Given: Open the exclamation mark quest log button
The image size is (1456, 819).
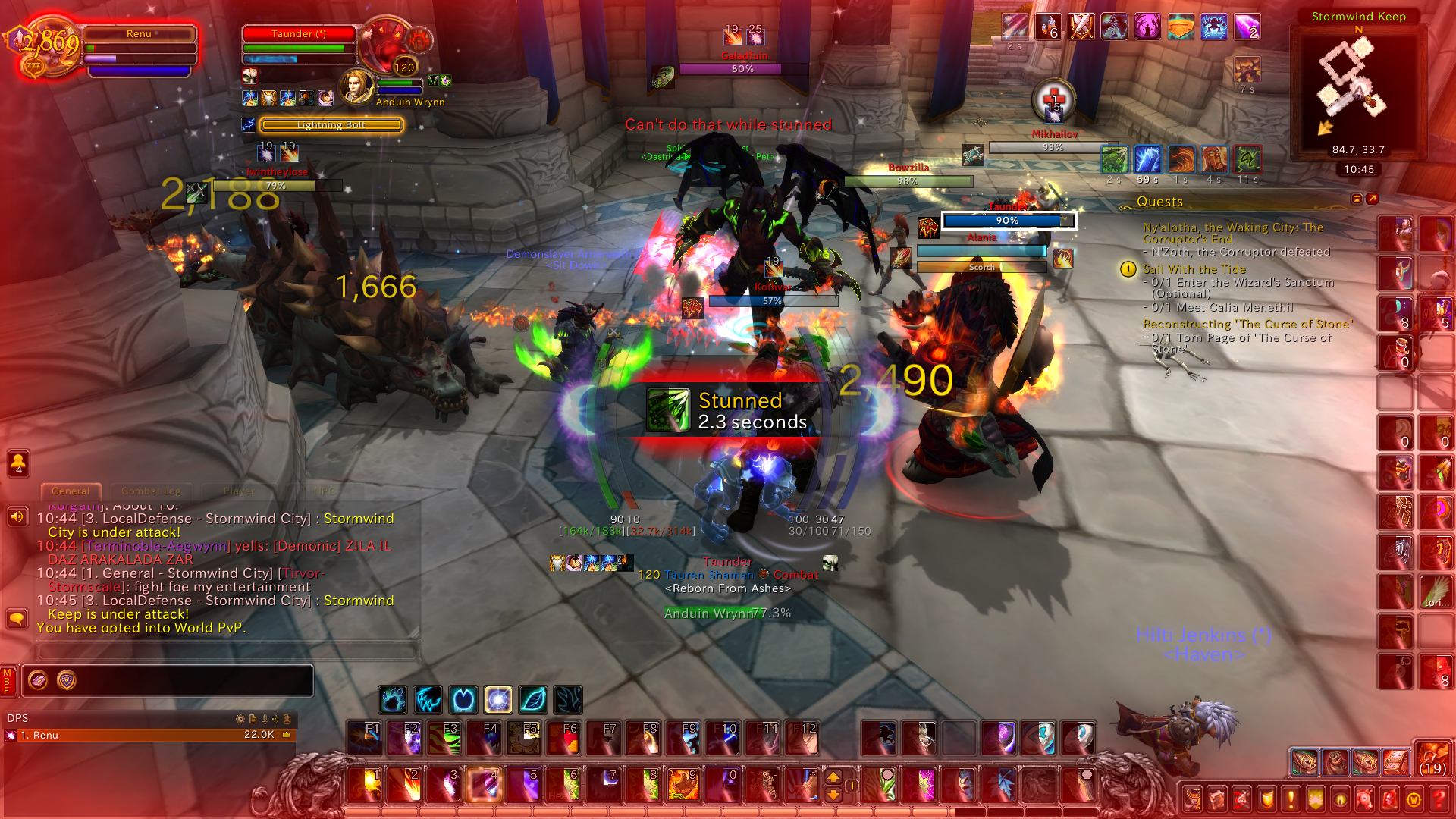Looking at the screenshot, I should coord(1291,799).
